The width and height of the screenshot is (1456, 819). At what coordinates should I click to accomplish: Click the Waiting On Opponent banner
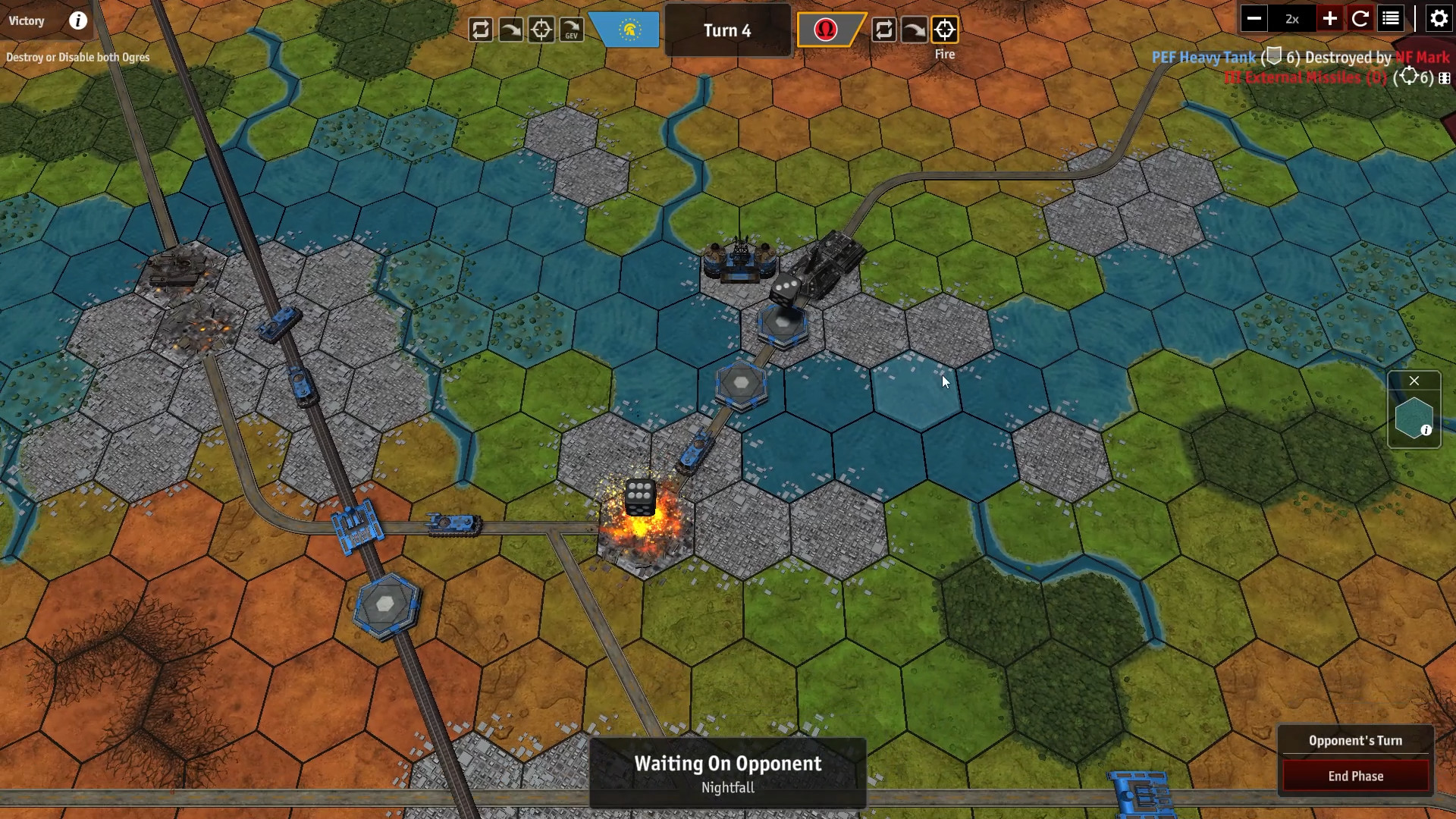[727, 764]
